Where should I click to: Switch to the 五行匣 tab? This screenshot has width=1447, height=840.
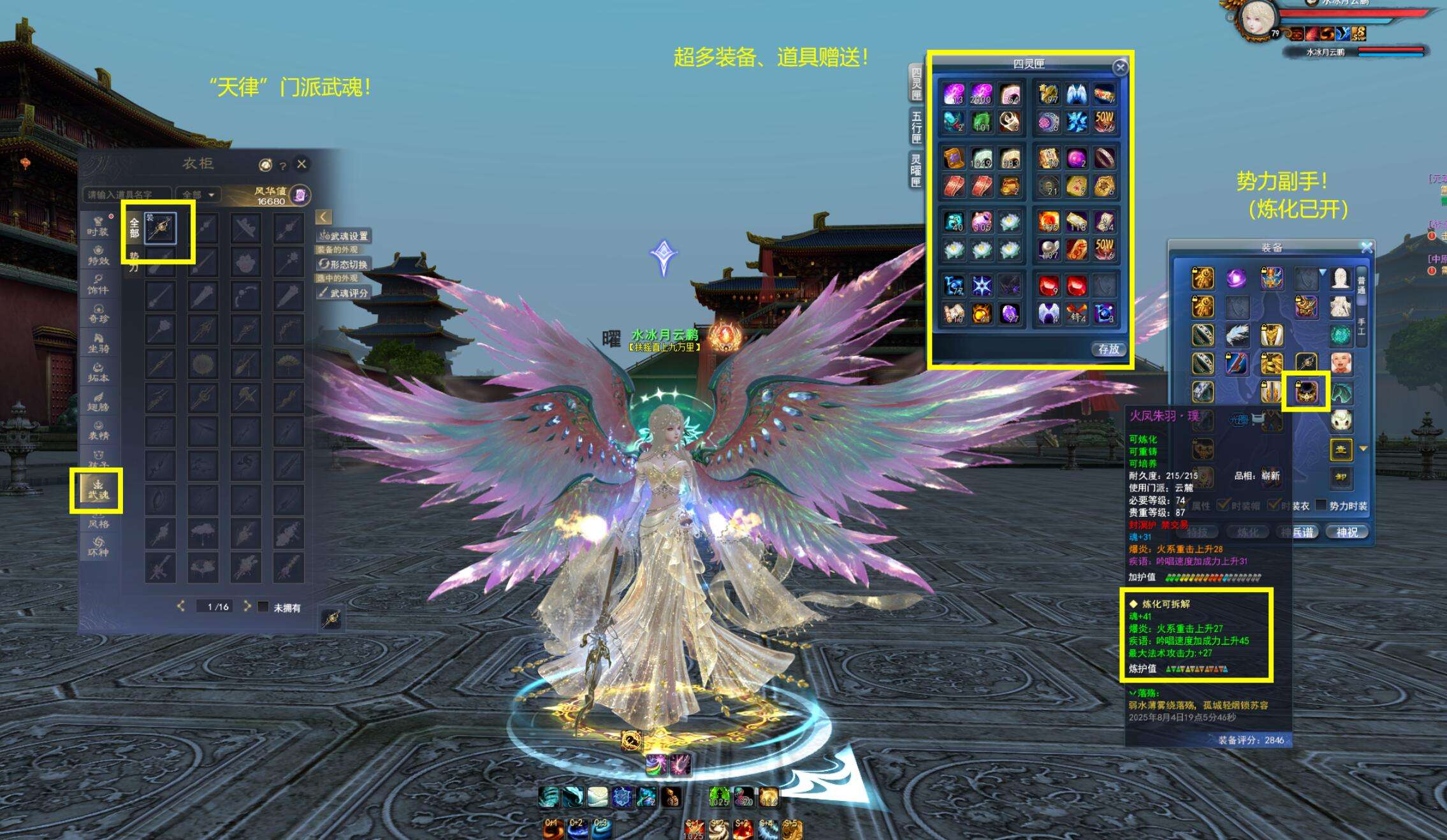[917, 127]
